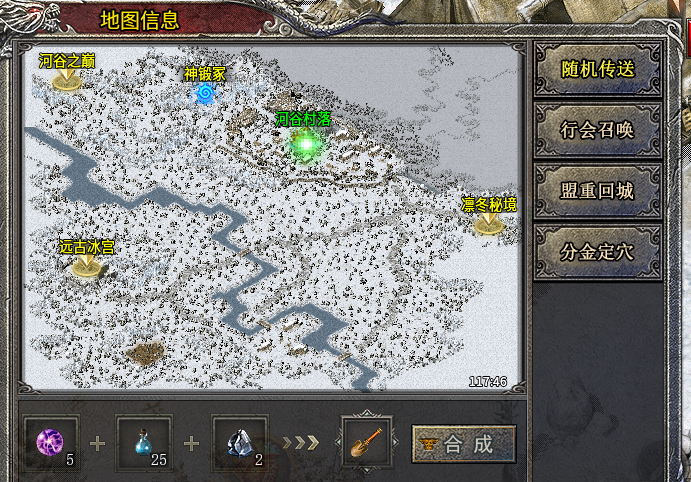
Task: Choose the 神锻冢 blue swirl portal marker
Action: [x=205, y=93]
